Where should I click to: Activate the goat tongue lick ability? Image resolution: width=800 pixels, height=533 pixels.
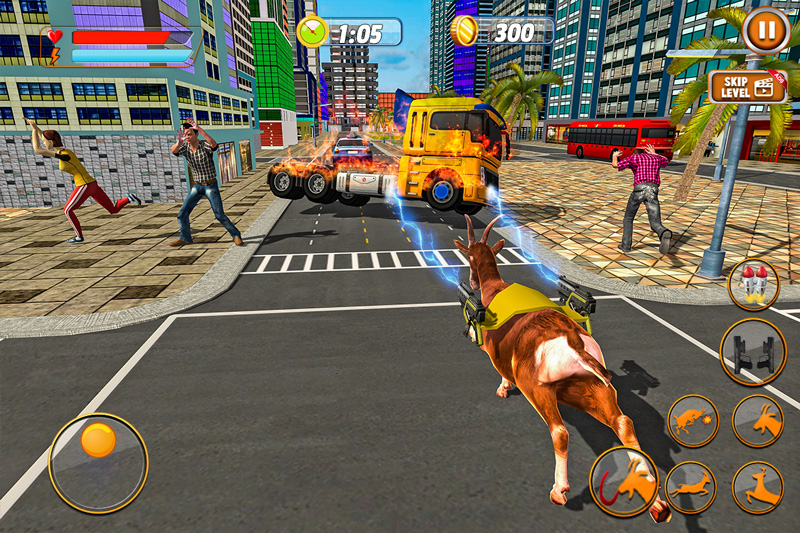[624, 481]
